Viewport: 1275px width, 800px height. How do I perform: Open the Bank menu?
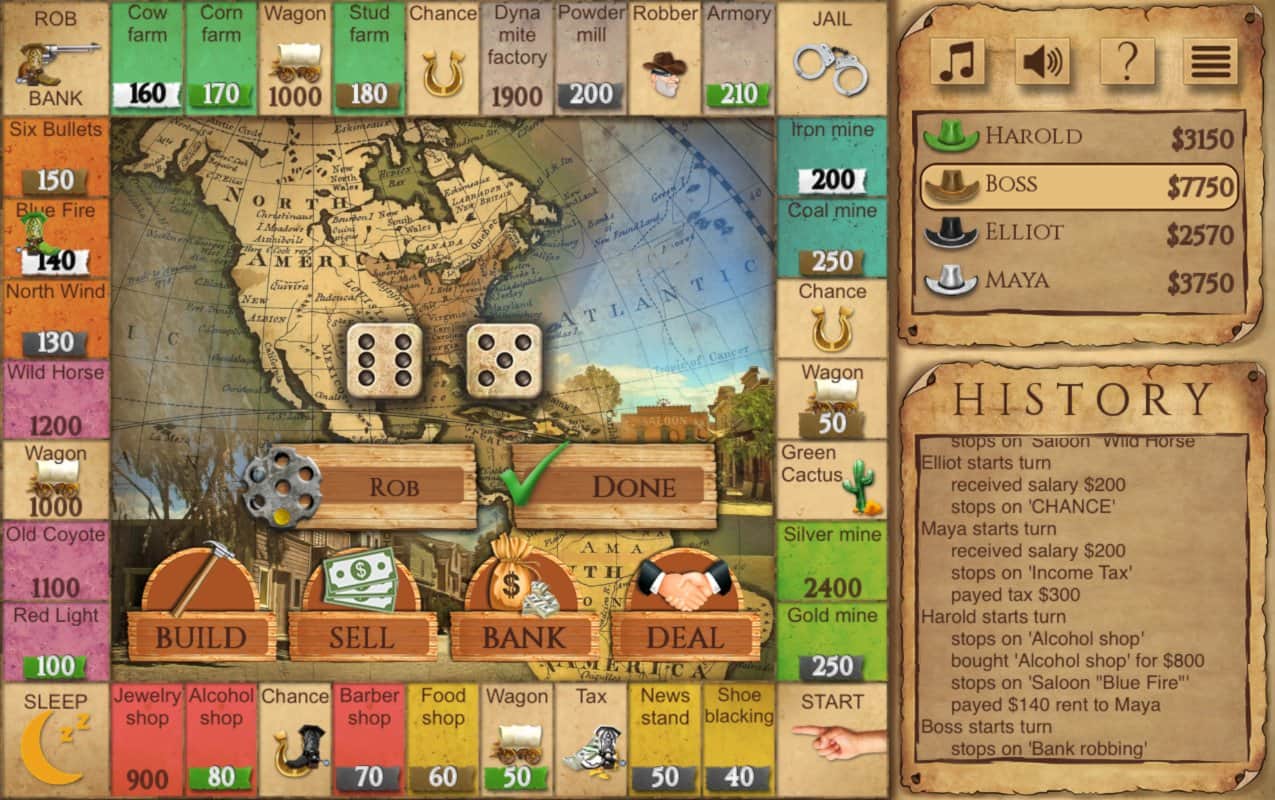524,636
